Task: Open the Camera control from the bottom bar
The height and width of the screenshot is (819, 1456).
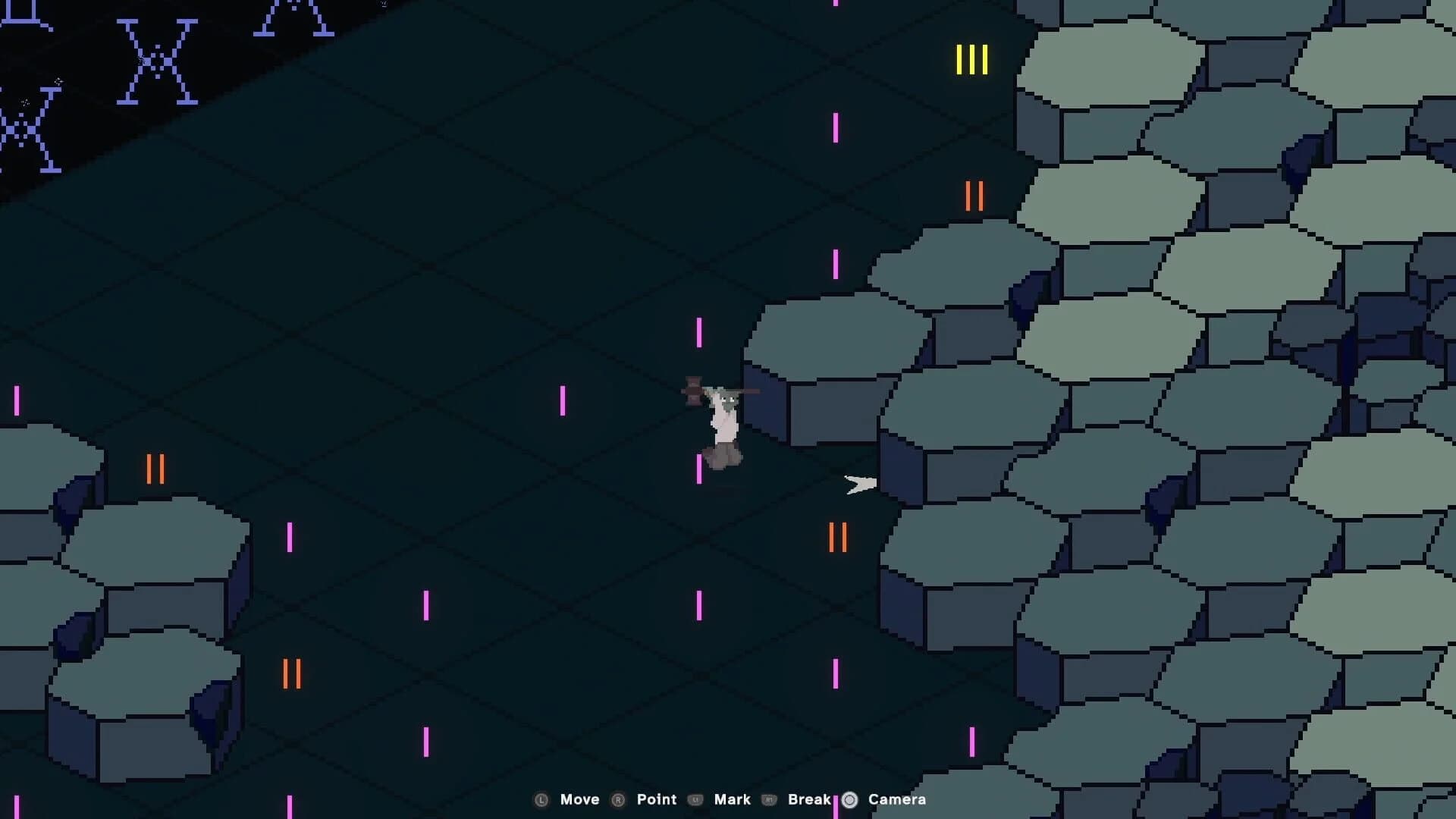Action: (x=897, y=799)
